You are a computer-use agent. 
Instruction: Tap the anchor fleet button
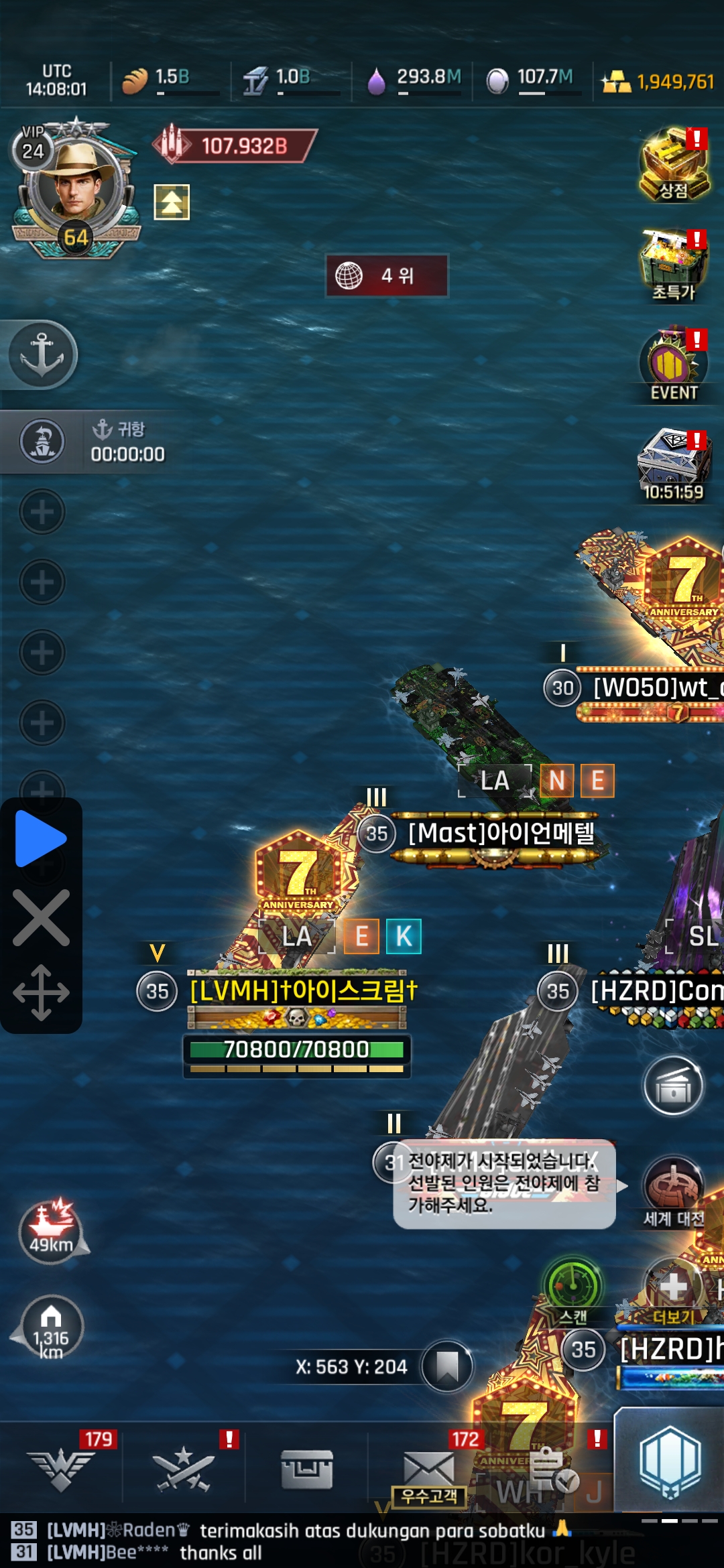(x=42, y=354)
